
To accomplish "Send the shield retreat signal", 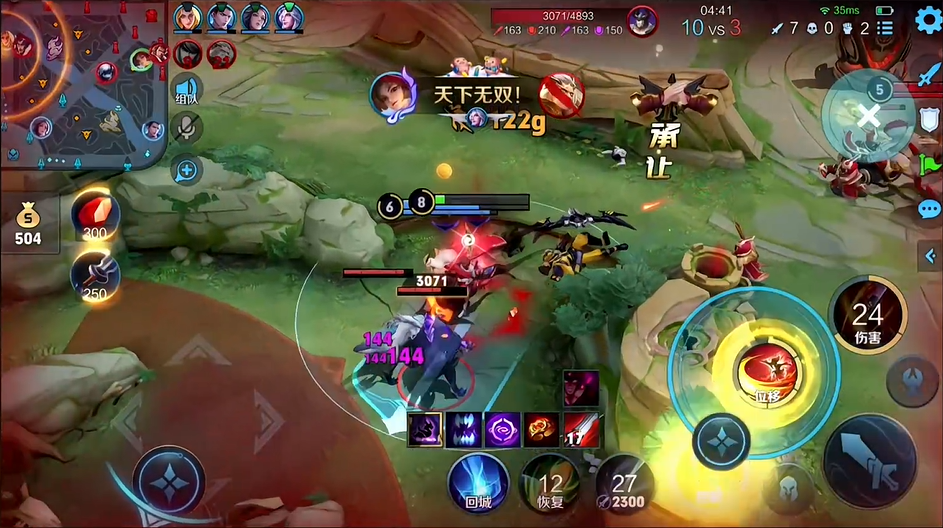I will coord(929,120).
